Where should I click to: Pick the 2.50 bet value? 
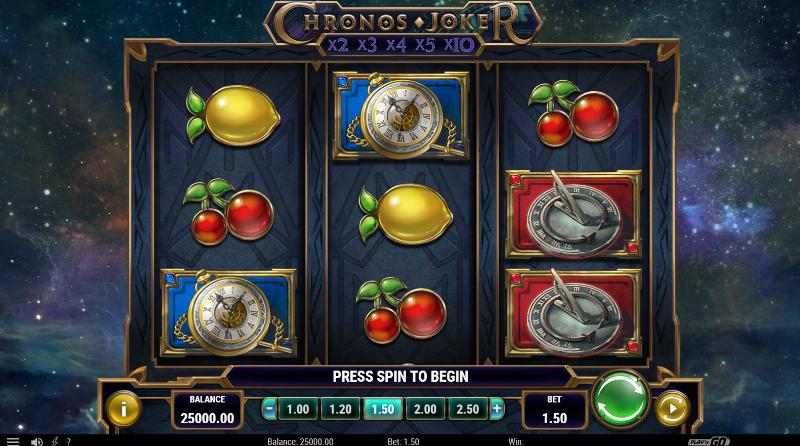pos(466,409)
